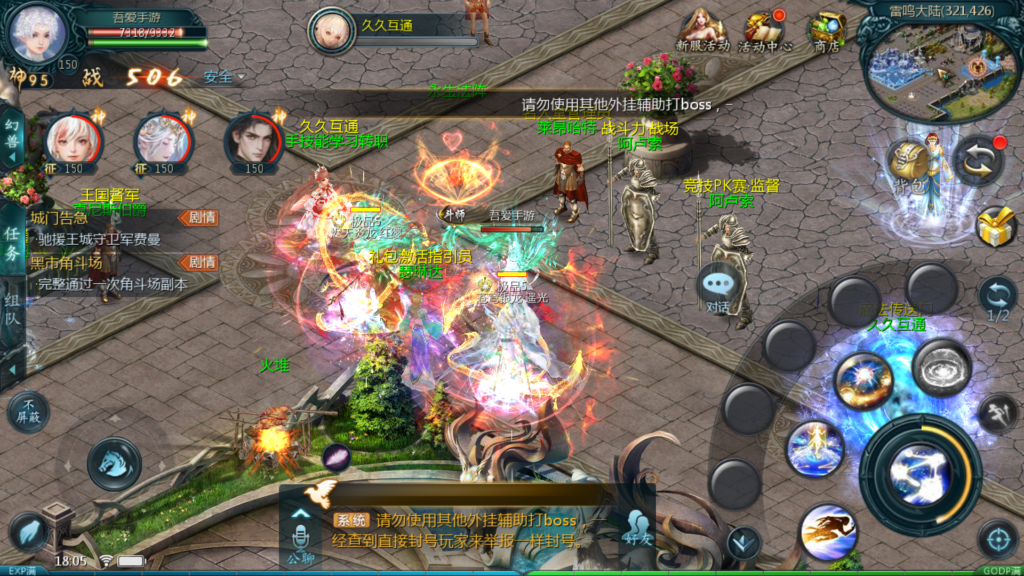
Task: Open the 公聊 public chat microphone
Action: [300, 535]
